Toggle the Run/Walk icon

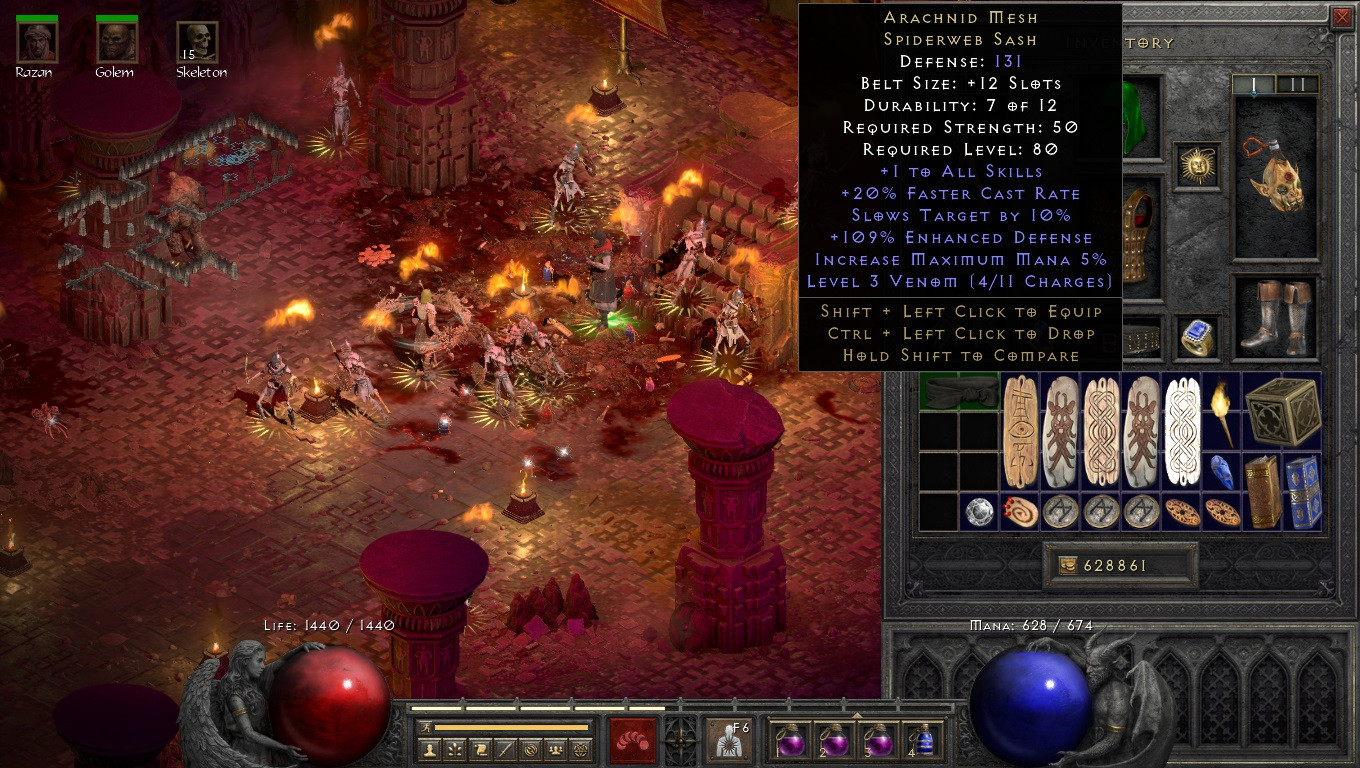[426, 728]
